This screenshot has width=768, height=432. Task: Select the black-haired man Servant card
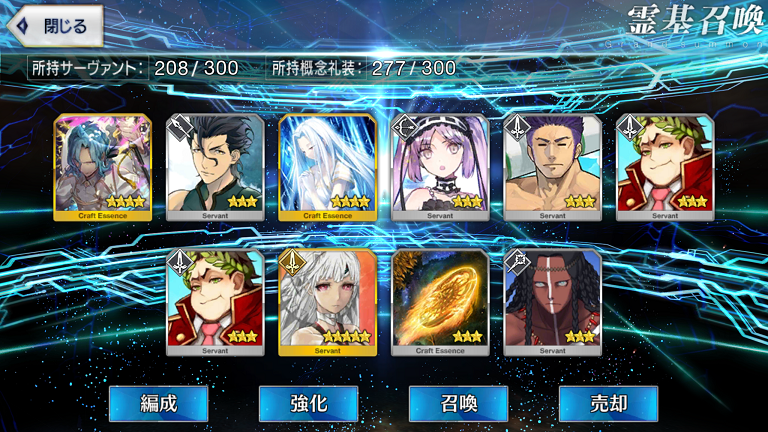(x=215, y=167)
